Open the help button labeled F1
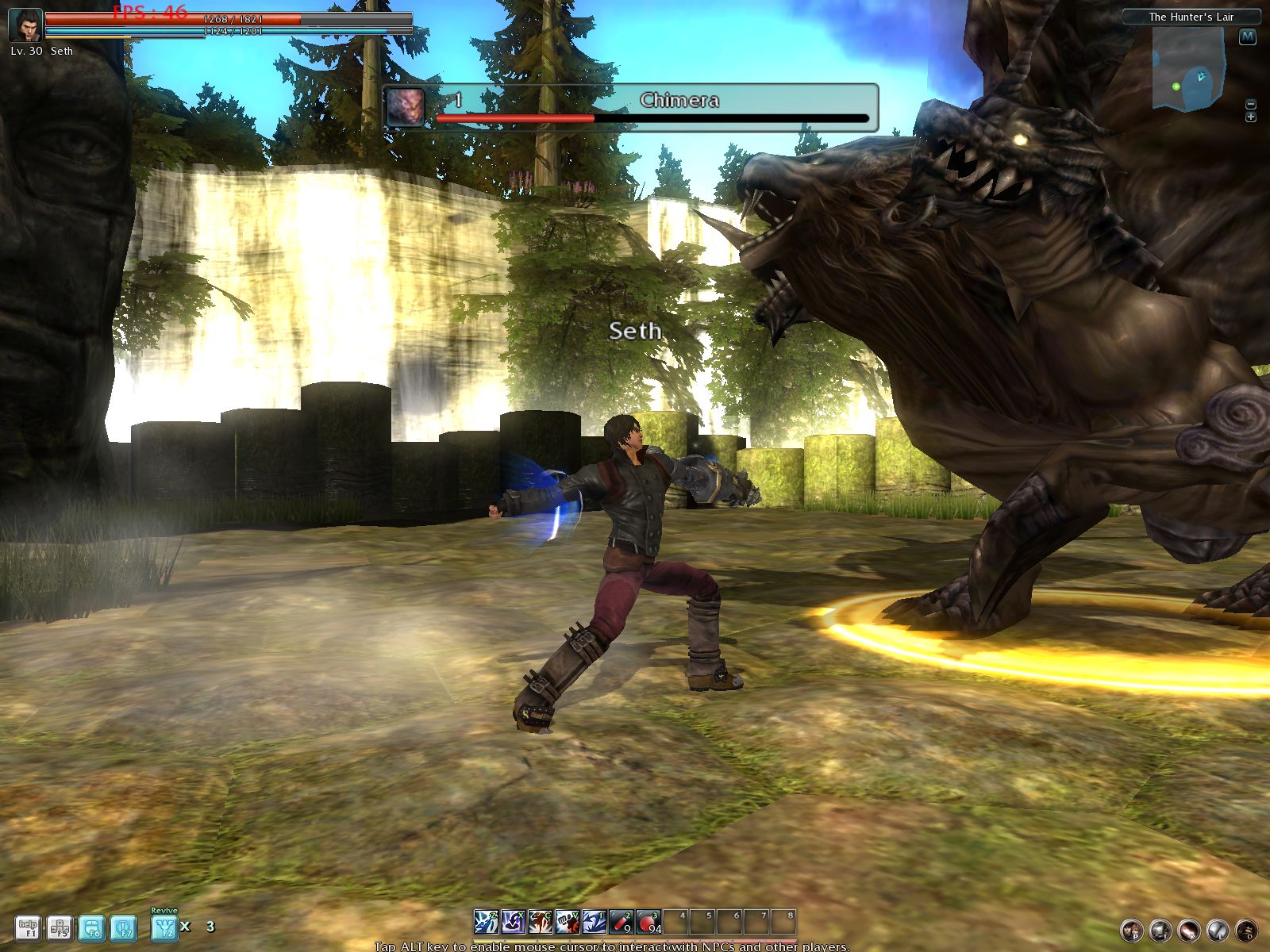Screen dimensions: 1270x952 point(28,927)
